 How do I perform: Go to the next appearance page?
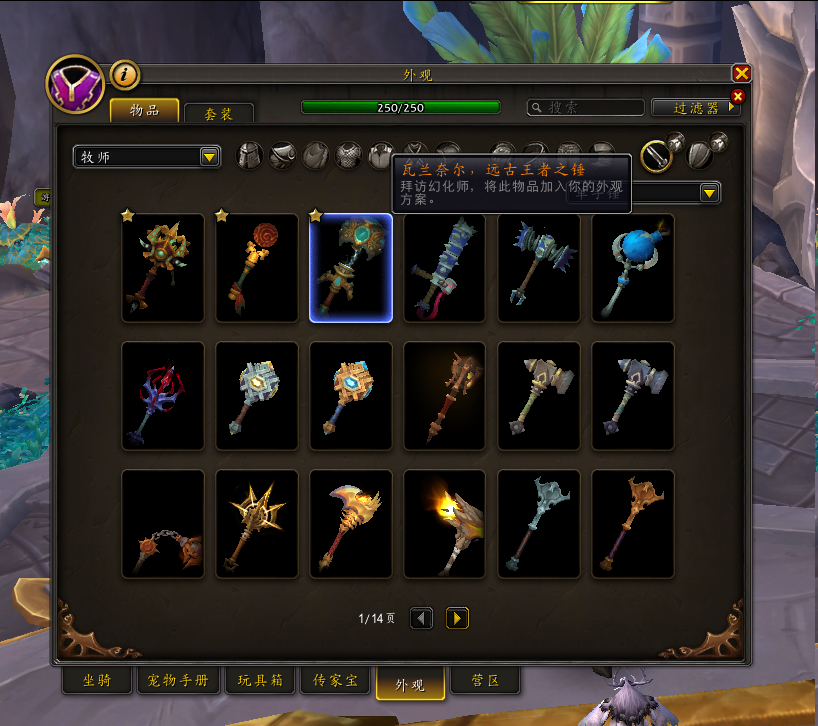pyautogui.click(x=457, y=619)
